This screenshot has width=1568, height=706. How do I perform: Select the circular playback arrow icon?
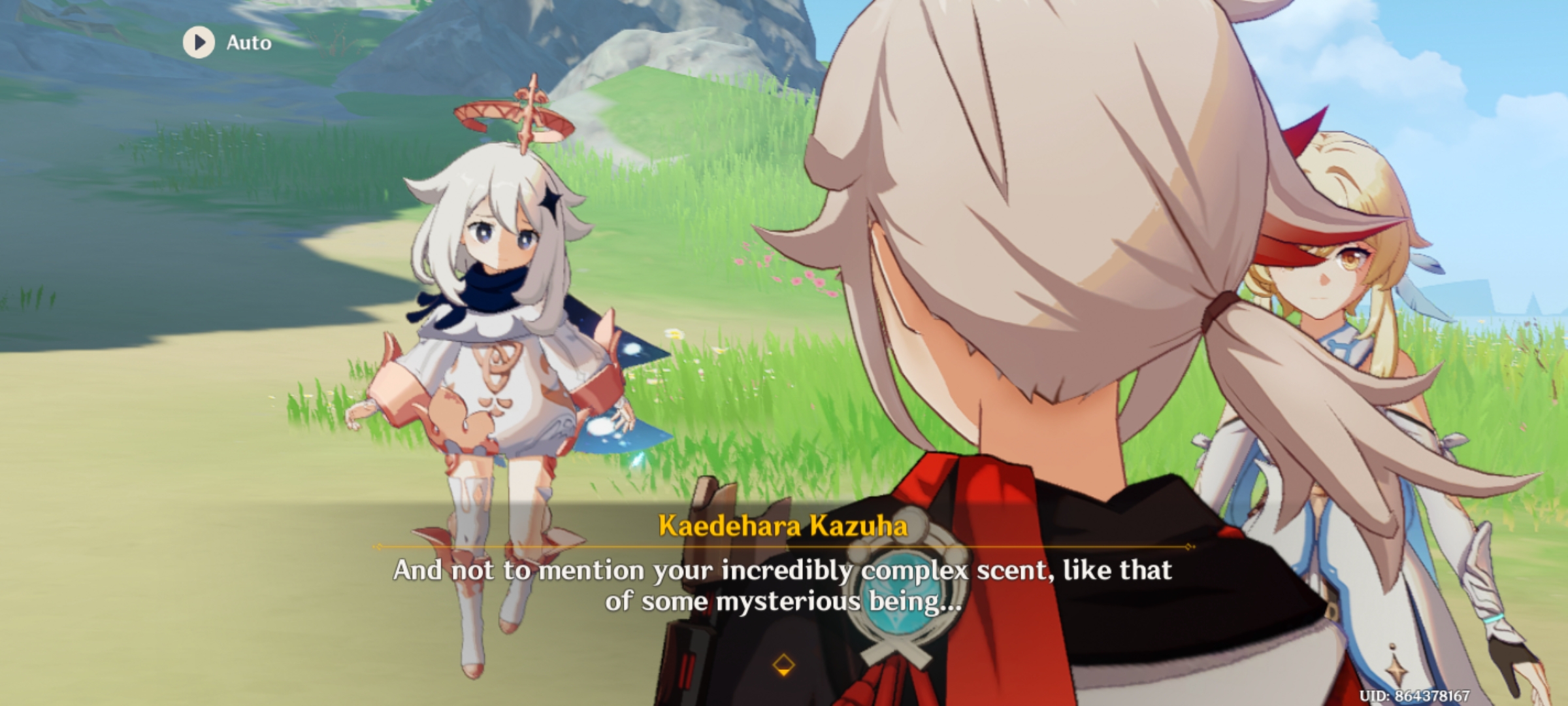[x=201, y=43]
